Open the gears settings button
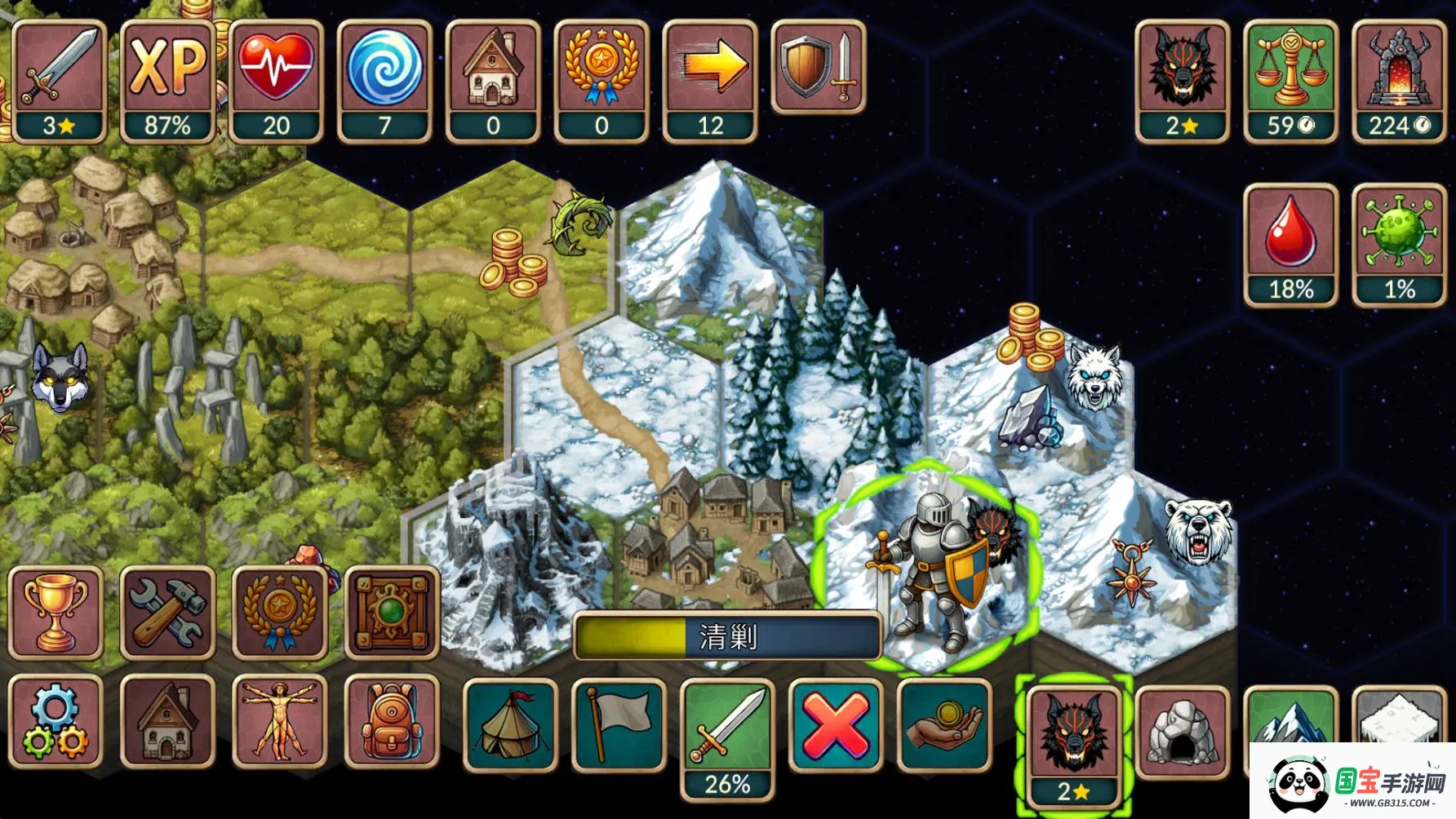 [55, 722]
